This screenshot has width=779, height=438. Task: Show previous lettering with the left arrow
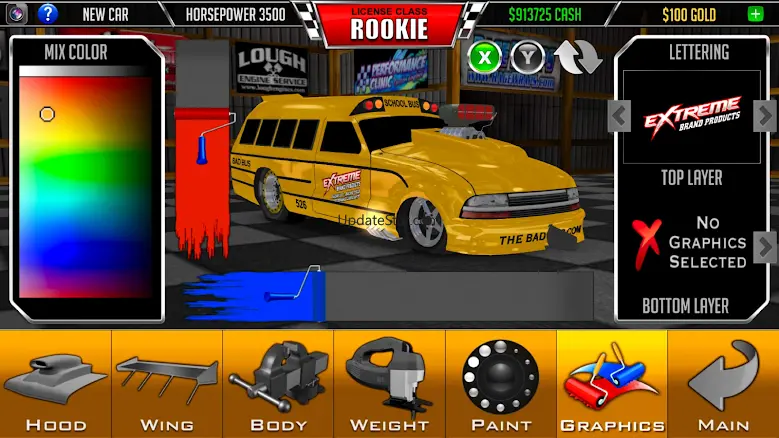tap(620, 116)
